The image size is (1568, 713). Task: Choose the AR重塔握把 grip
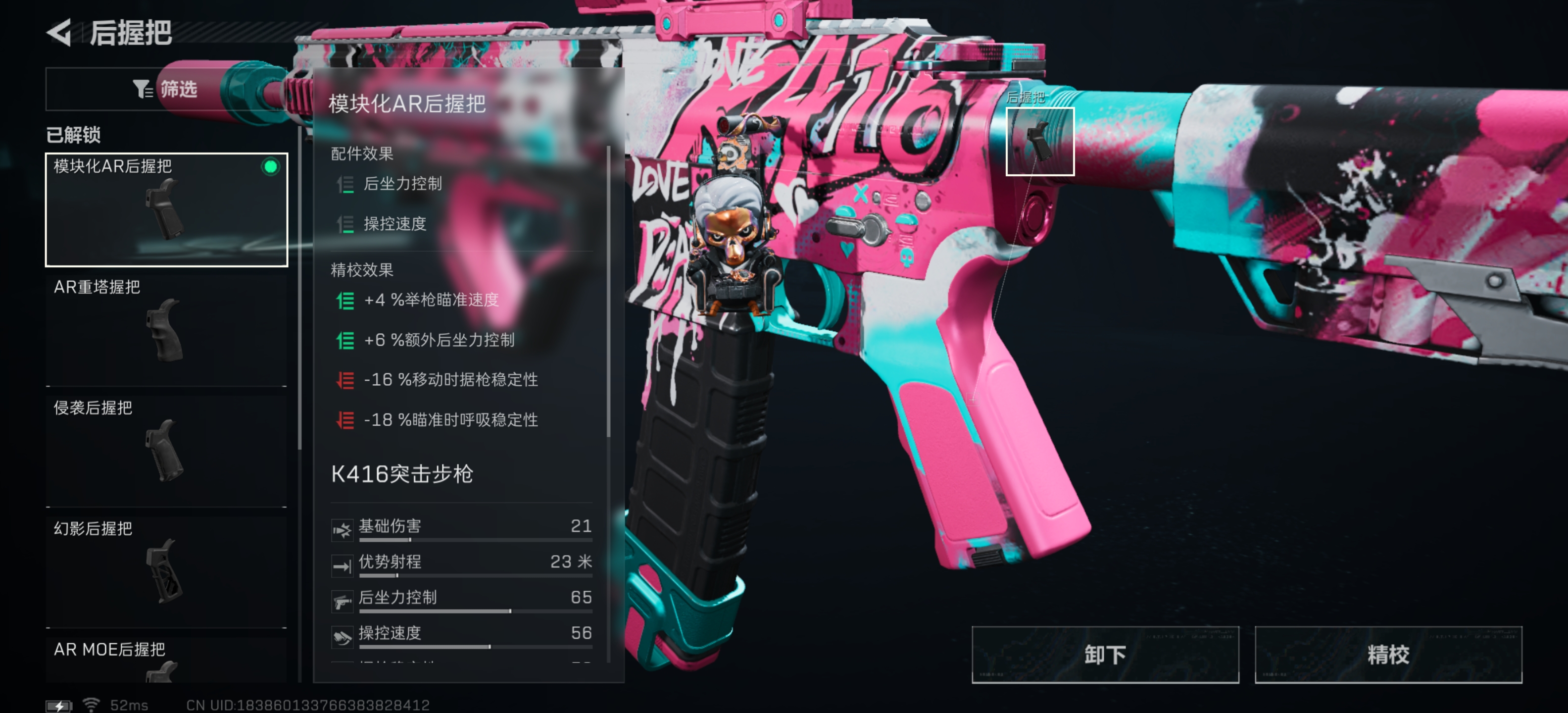(x=166, y=330)
